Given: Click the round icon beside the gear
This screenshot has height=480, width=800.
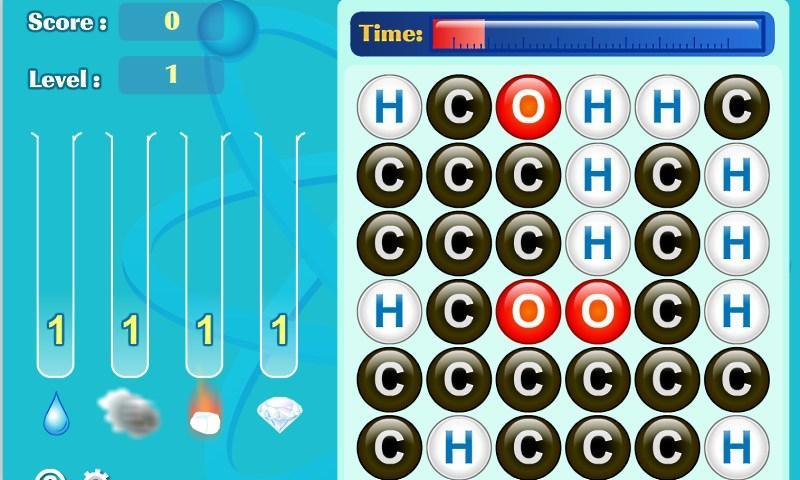Looking at the screenshot, I should [50, 476].
